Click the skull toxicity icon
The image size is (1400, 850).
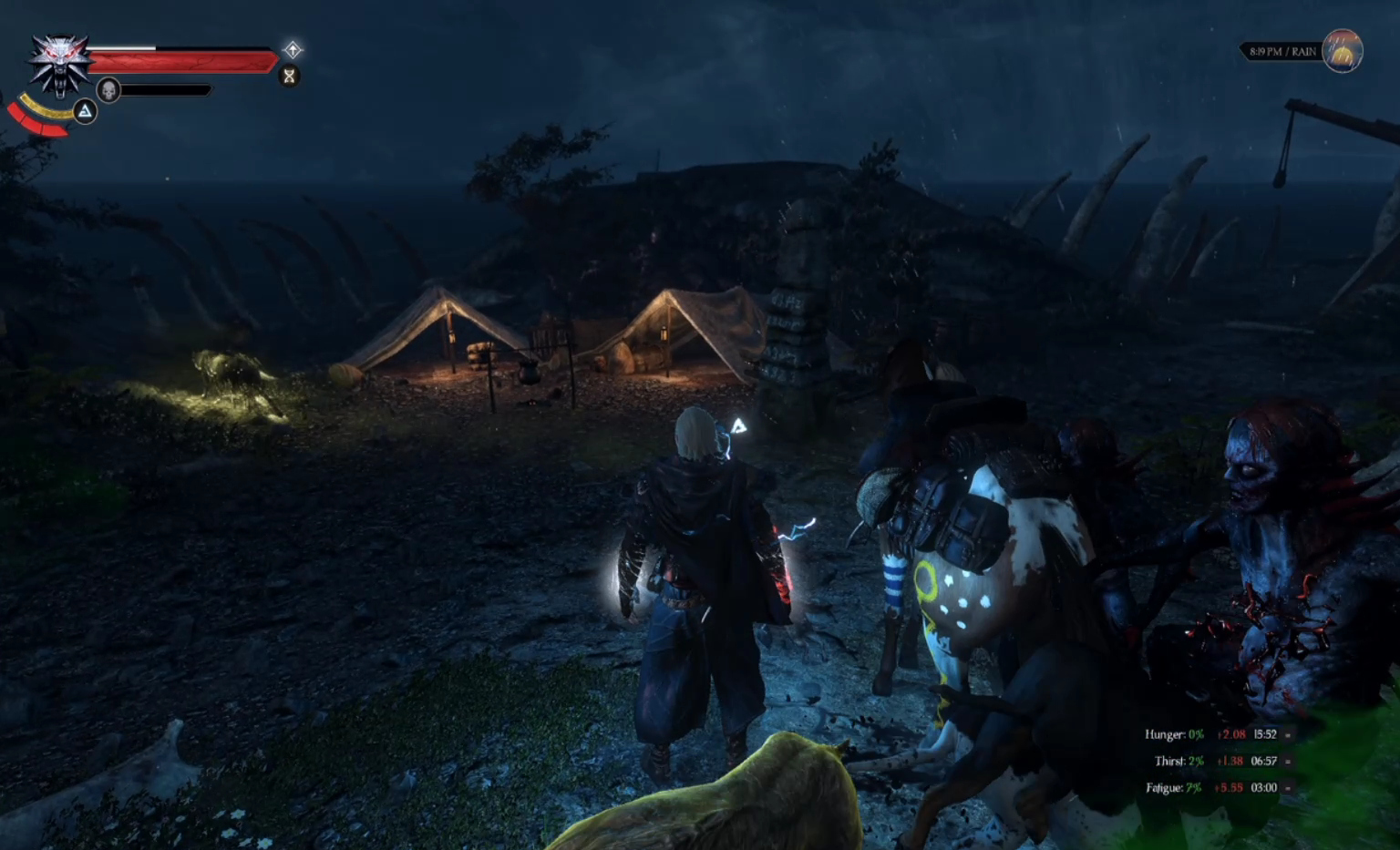[x=108, y=90]
